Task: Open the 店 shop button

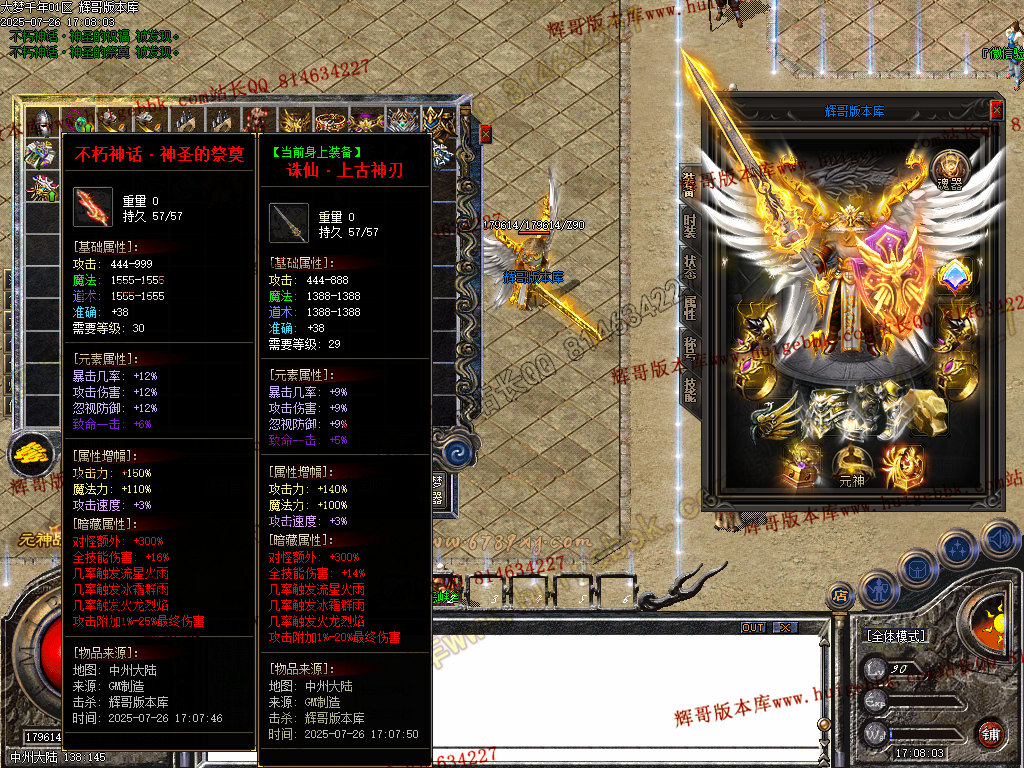Action: coord(840,597)
